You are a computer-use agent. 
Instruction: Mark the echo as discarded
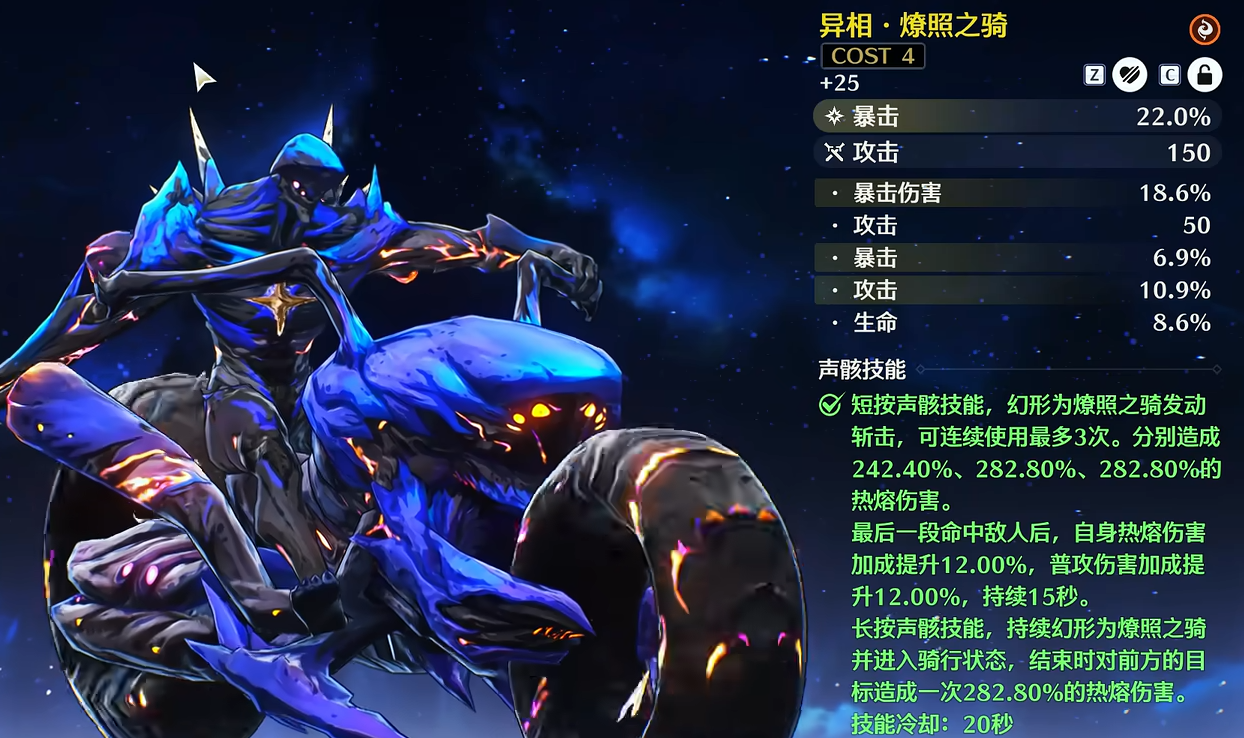1130,75
